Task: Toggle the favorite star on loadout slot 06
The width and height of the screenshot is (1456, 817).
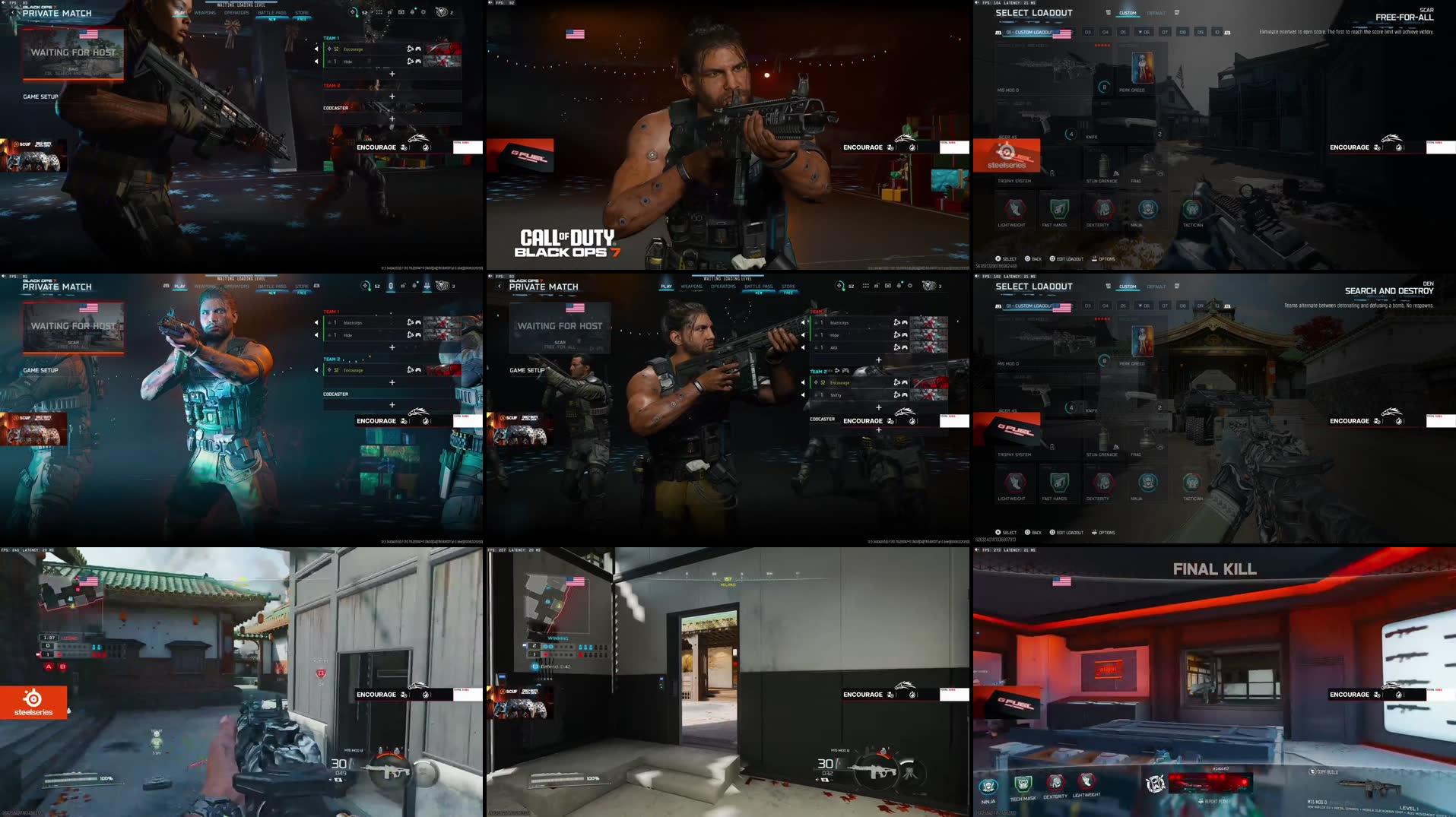Action: (x=1140, y=32)
